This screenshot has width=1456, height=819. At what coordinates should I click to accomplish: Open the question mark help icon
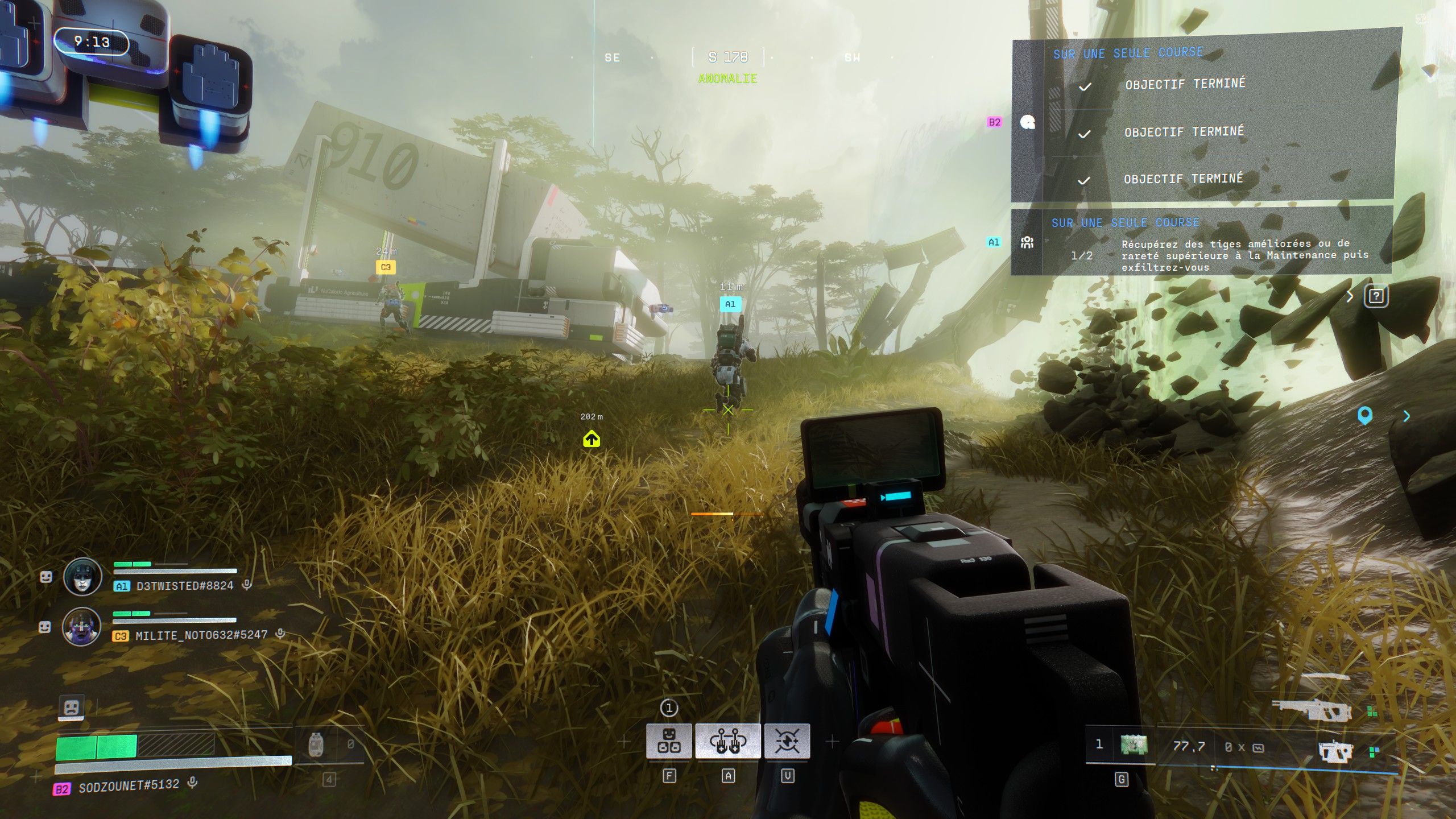pos(1376,296)
